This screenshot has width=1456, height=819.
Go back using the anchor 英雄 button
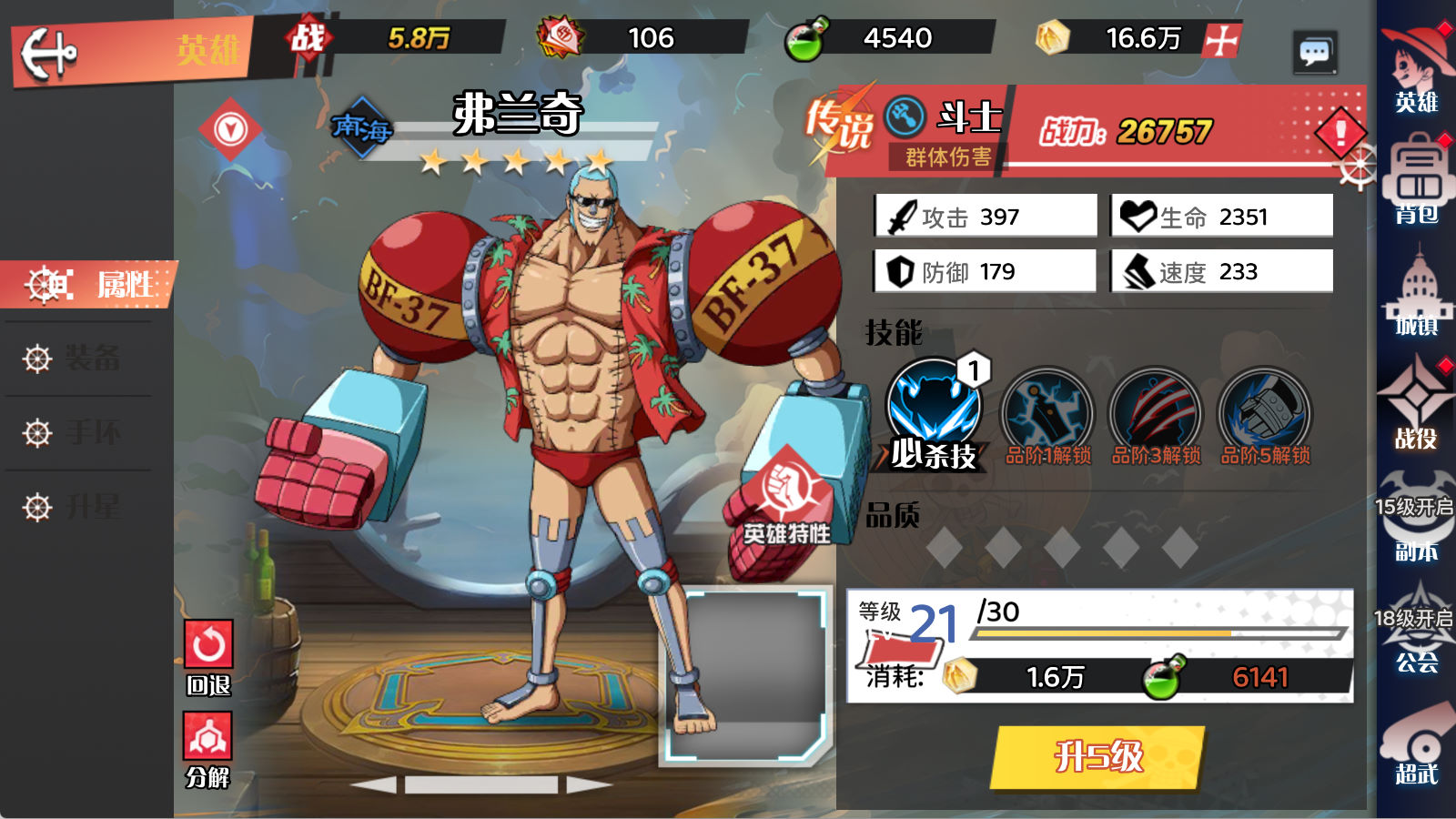coord(50,52)
